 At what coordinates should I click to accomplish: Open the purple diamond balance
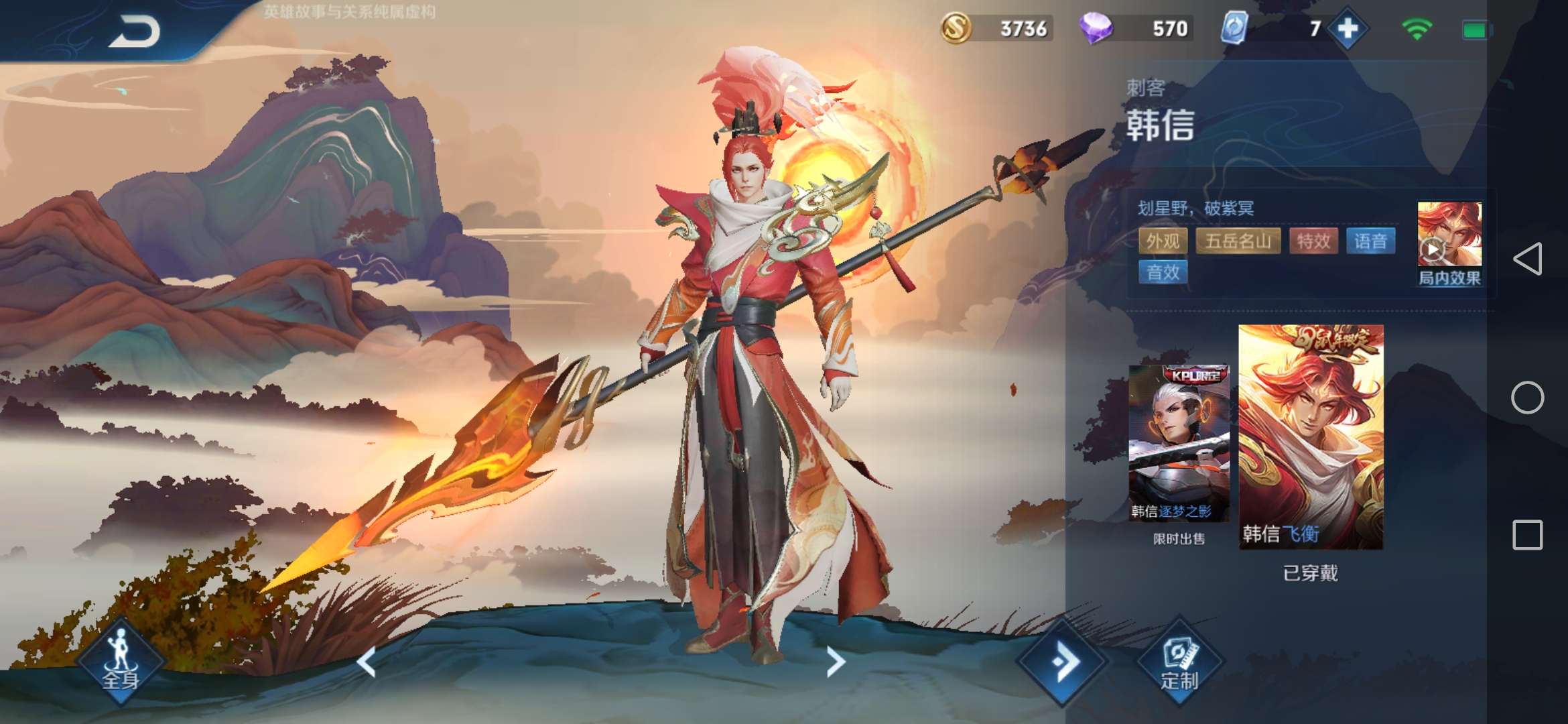[1136, 29]
